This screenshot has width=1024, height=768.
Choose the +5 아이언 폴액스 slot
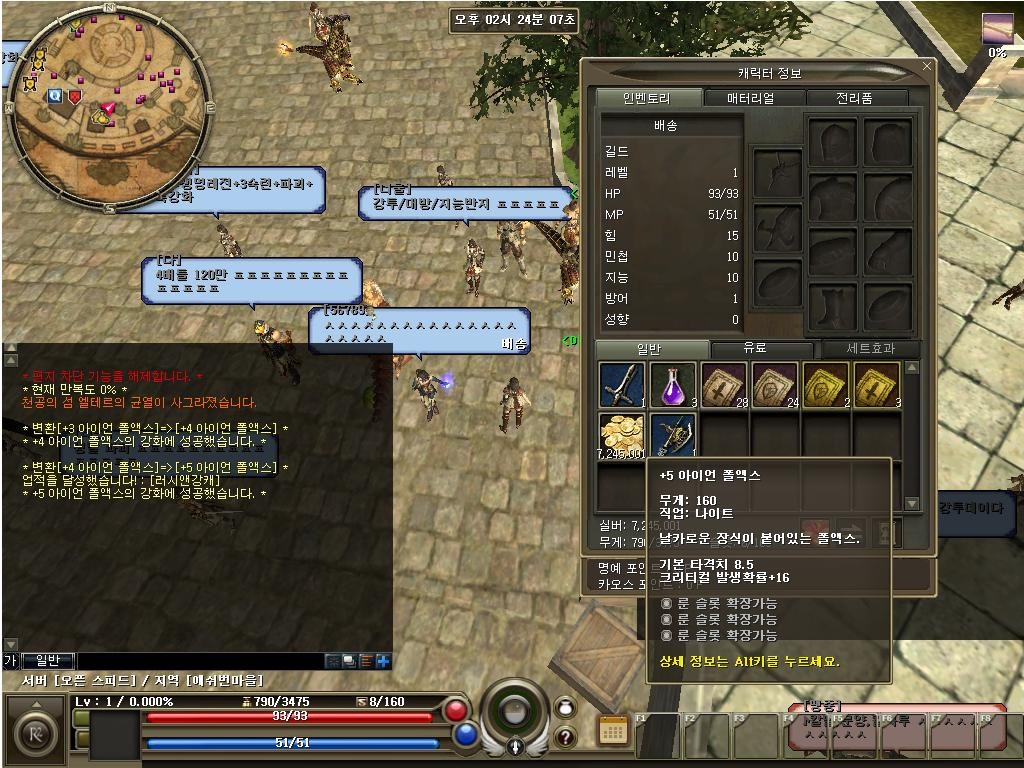tap(673, 437)
